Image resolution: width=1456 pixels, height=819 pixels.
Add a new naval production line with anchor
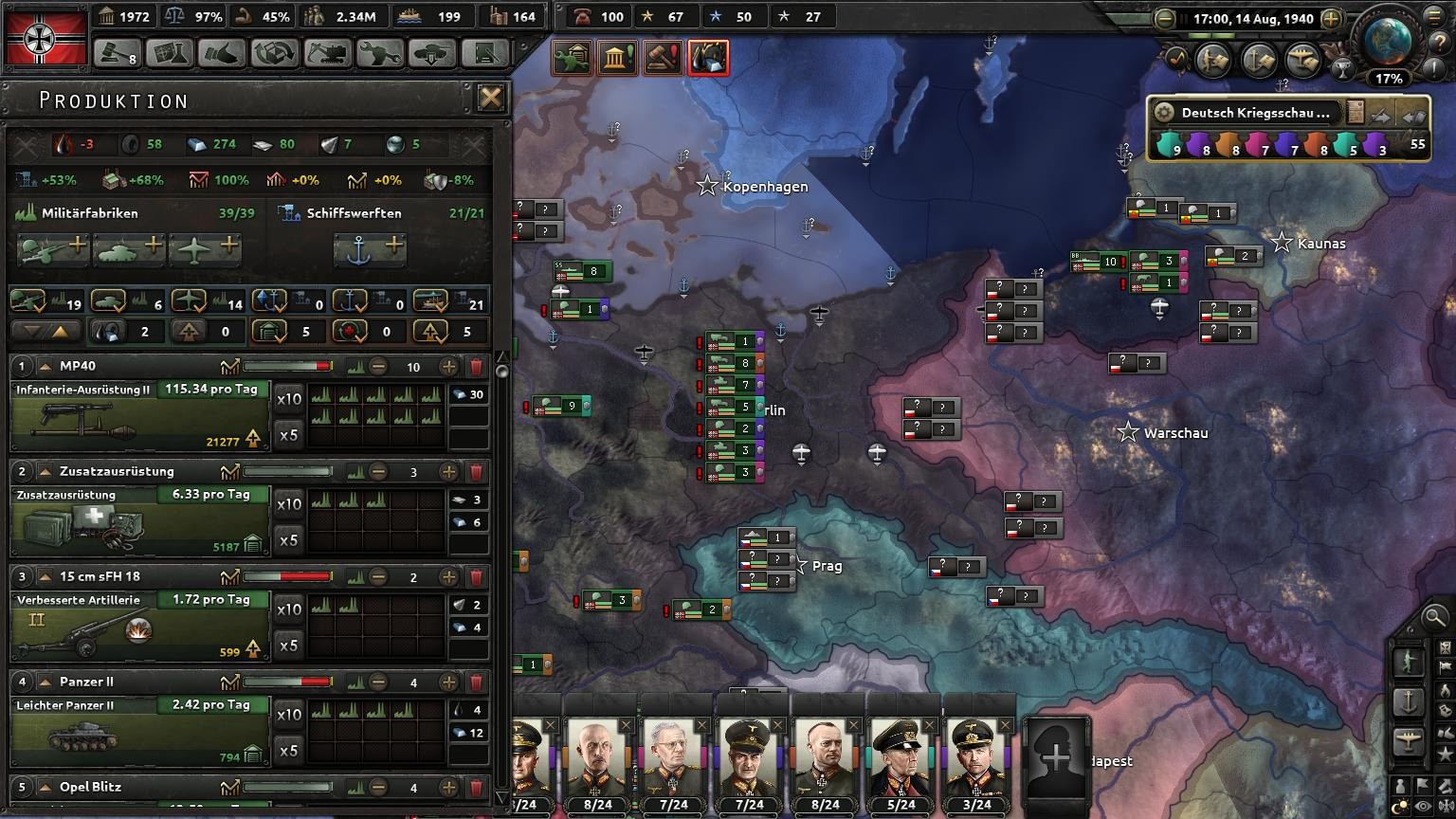370,248
